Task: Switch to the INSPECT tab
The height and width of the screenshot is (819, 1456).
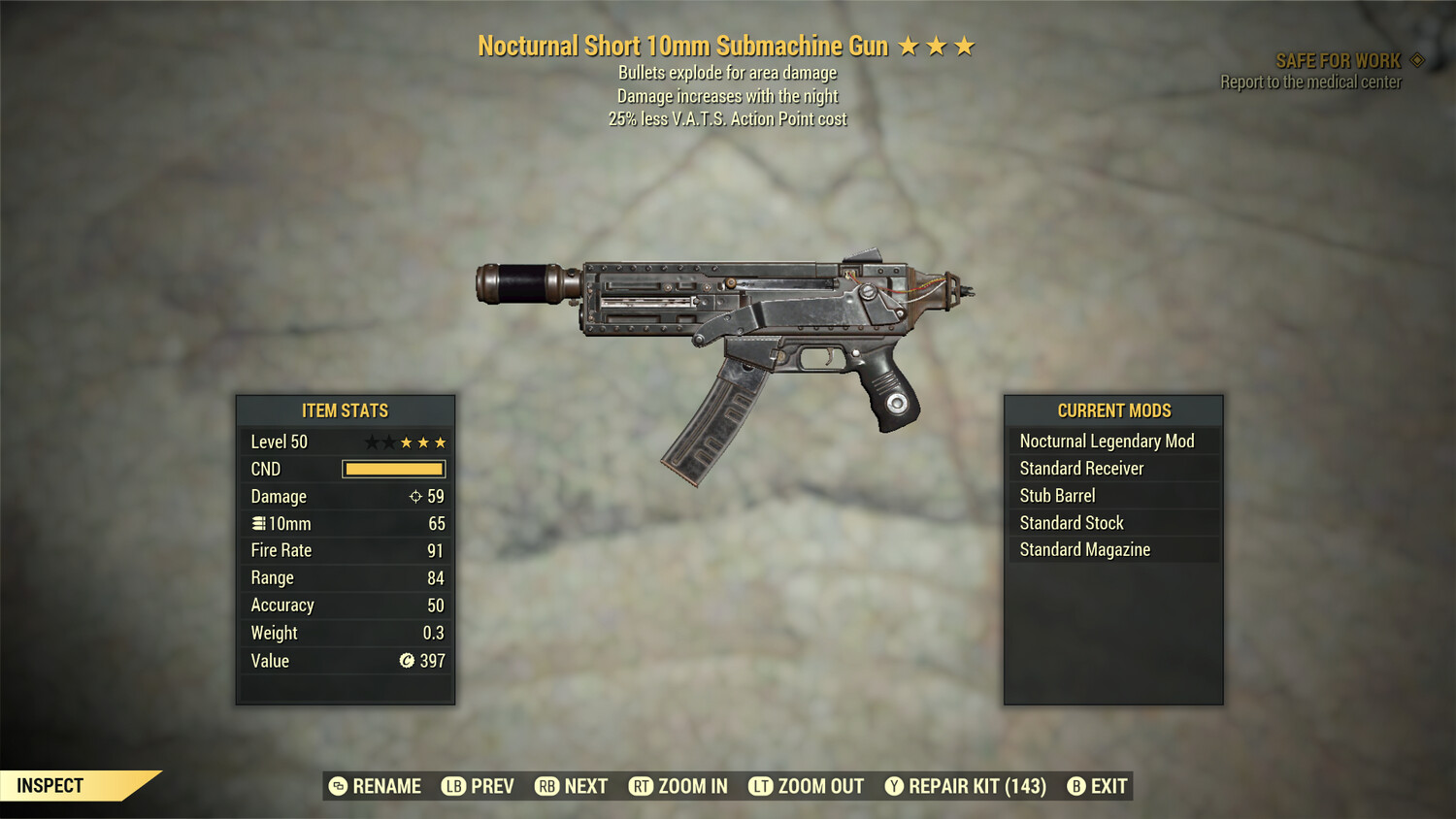Action: pos(51,785)
